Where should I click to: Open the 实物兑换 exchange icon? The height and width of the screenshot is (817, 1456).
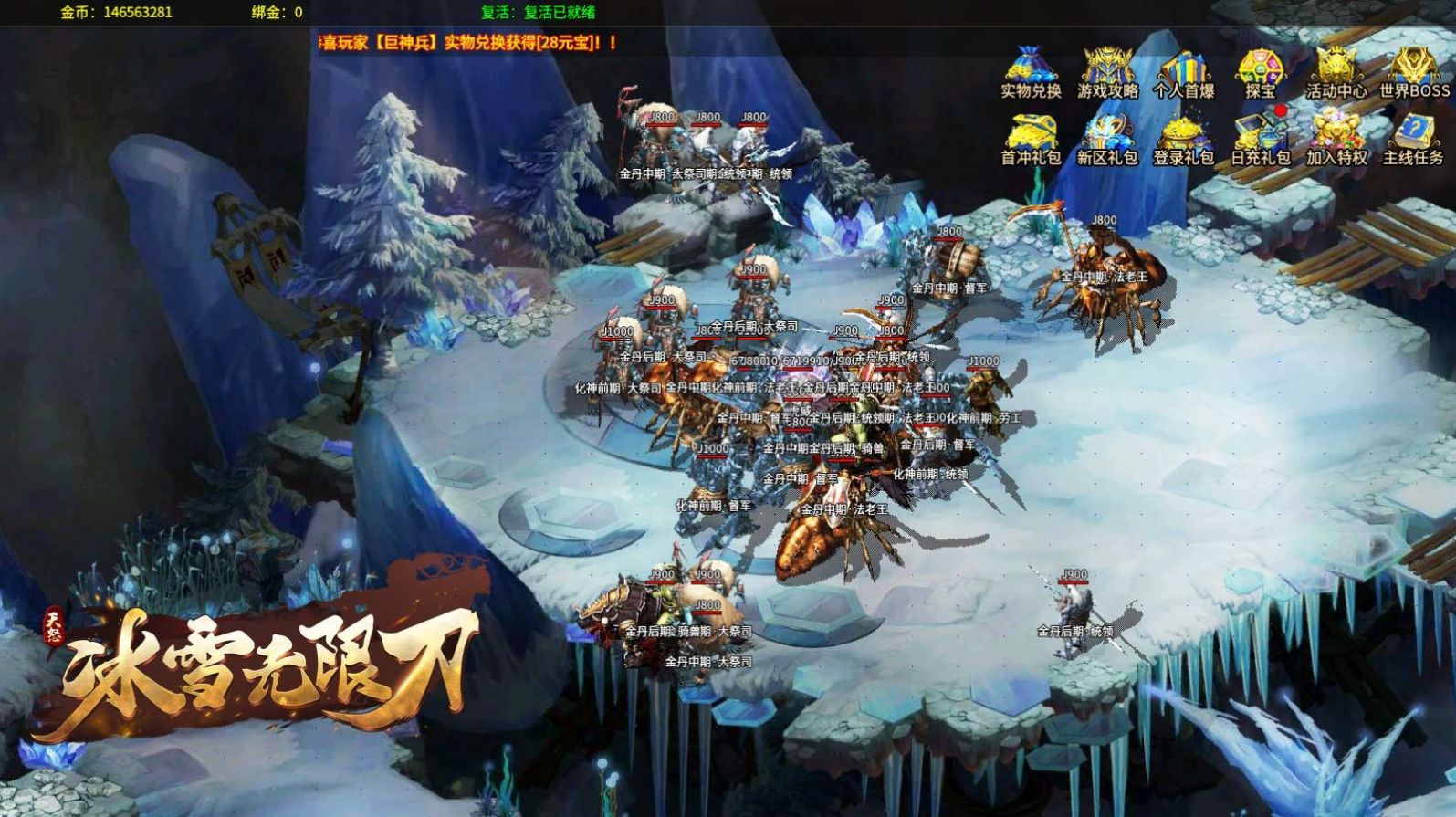pyautogui.click(x=1031, y=73)
